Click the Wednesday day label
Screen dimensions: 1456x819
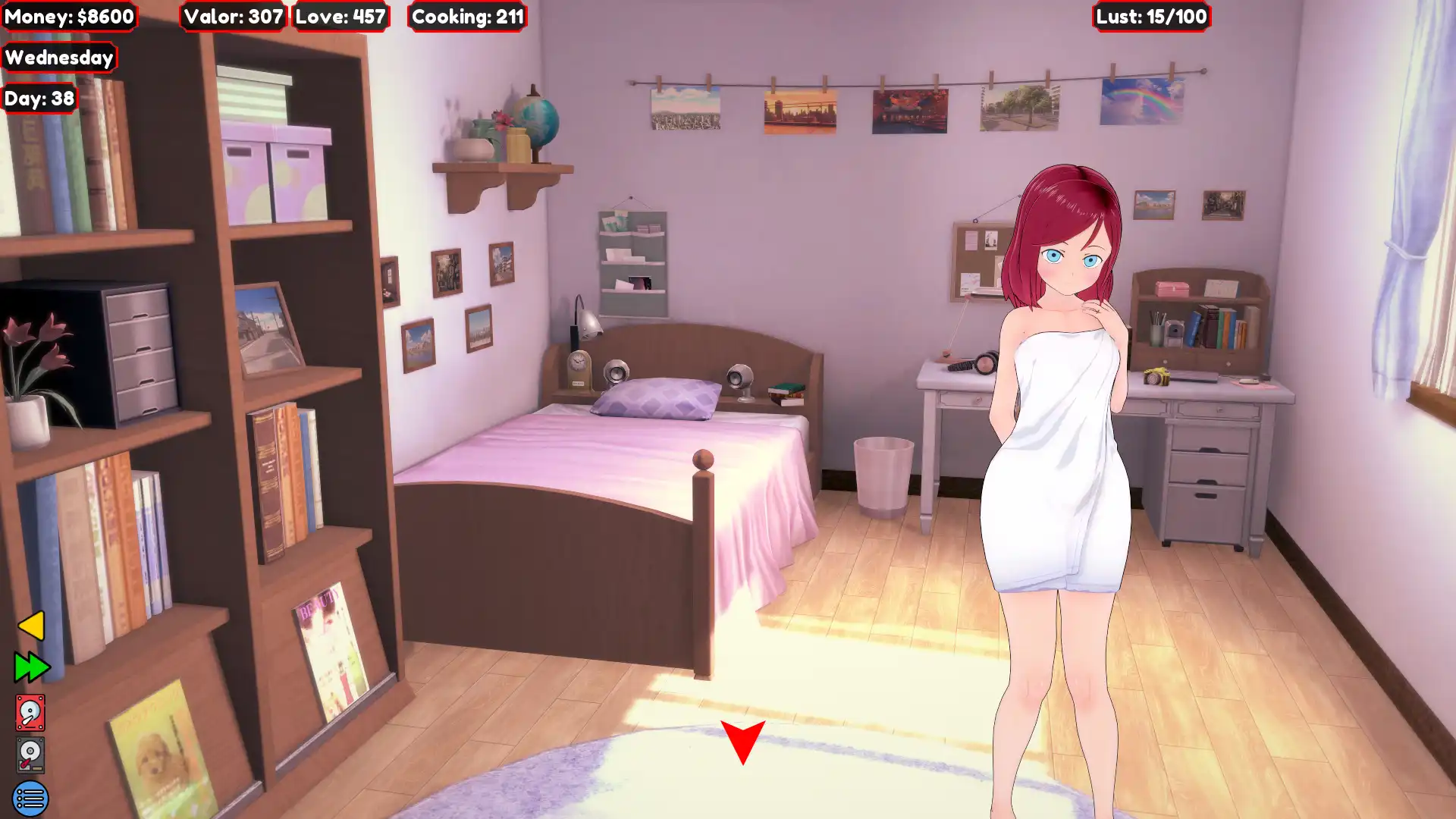(x=59, y=57)
